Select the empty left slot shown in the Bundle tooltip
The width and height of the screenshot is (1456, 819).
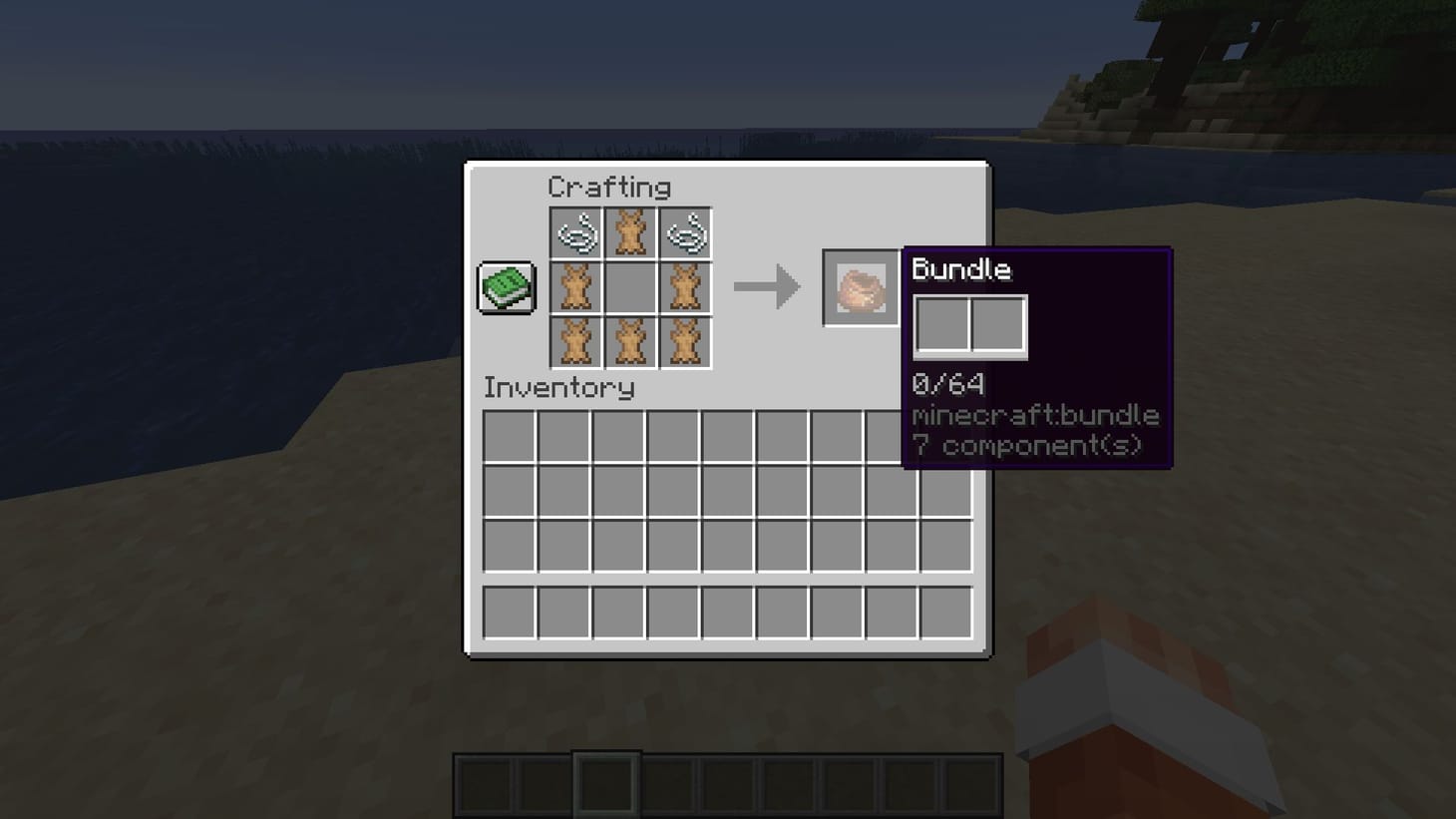pos(940,322)
